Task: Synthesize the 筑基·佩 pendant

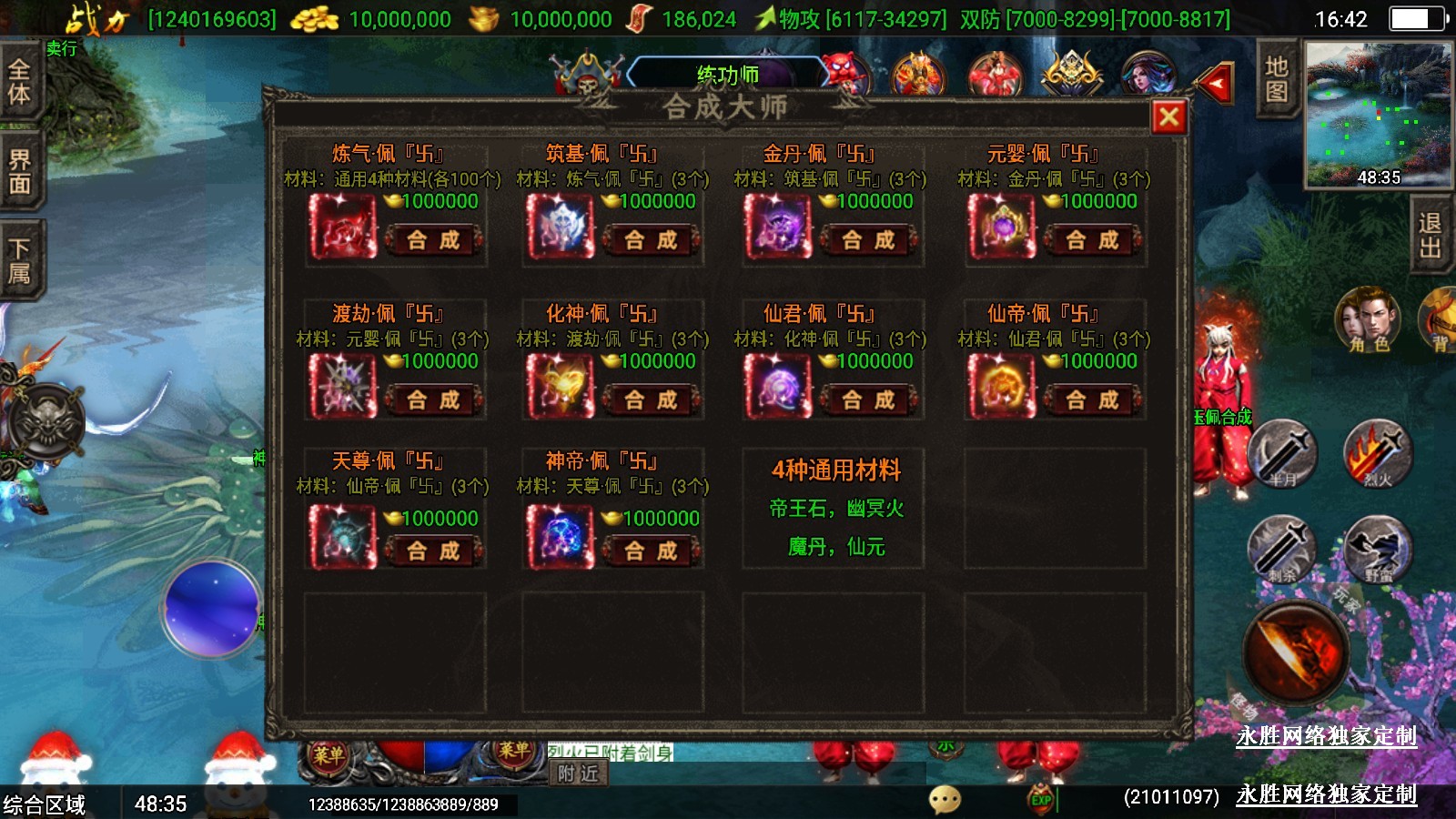Action: 651,240
